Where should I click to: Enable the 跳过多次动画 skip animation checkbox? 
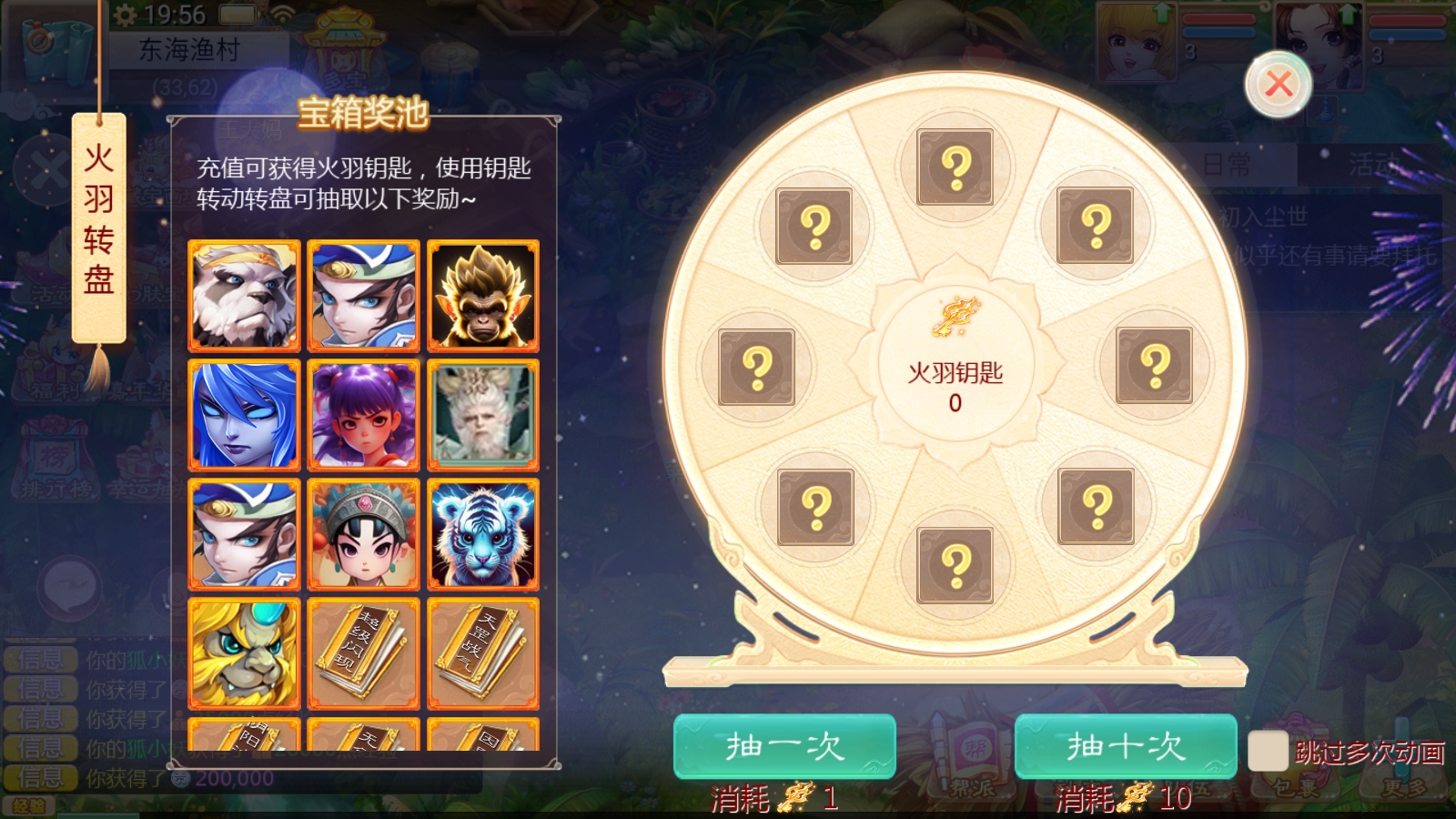[1270, 750]
